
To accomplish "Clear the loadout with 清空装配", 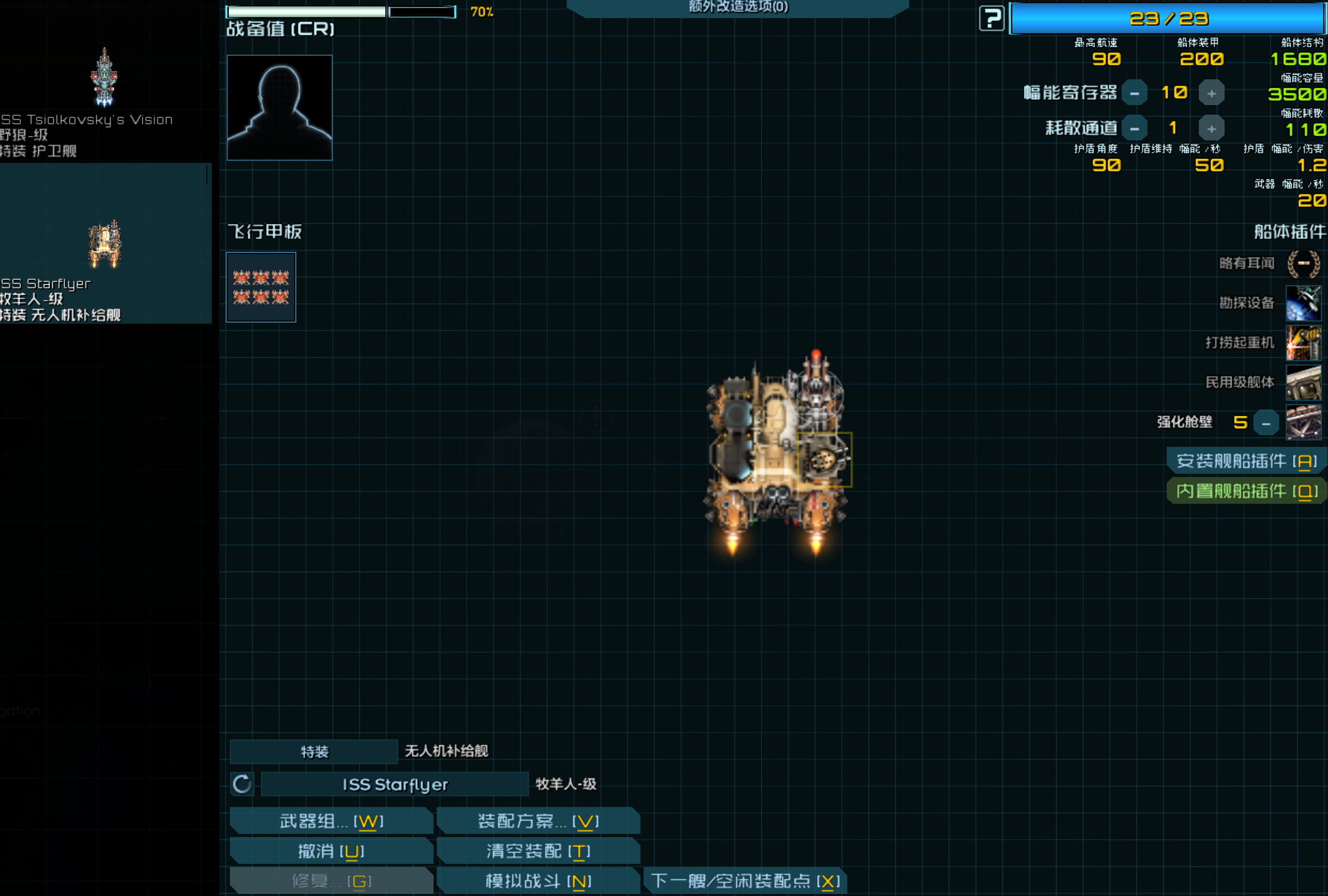I will 538,852.
